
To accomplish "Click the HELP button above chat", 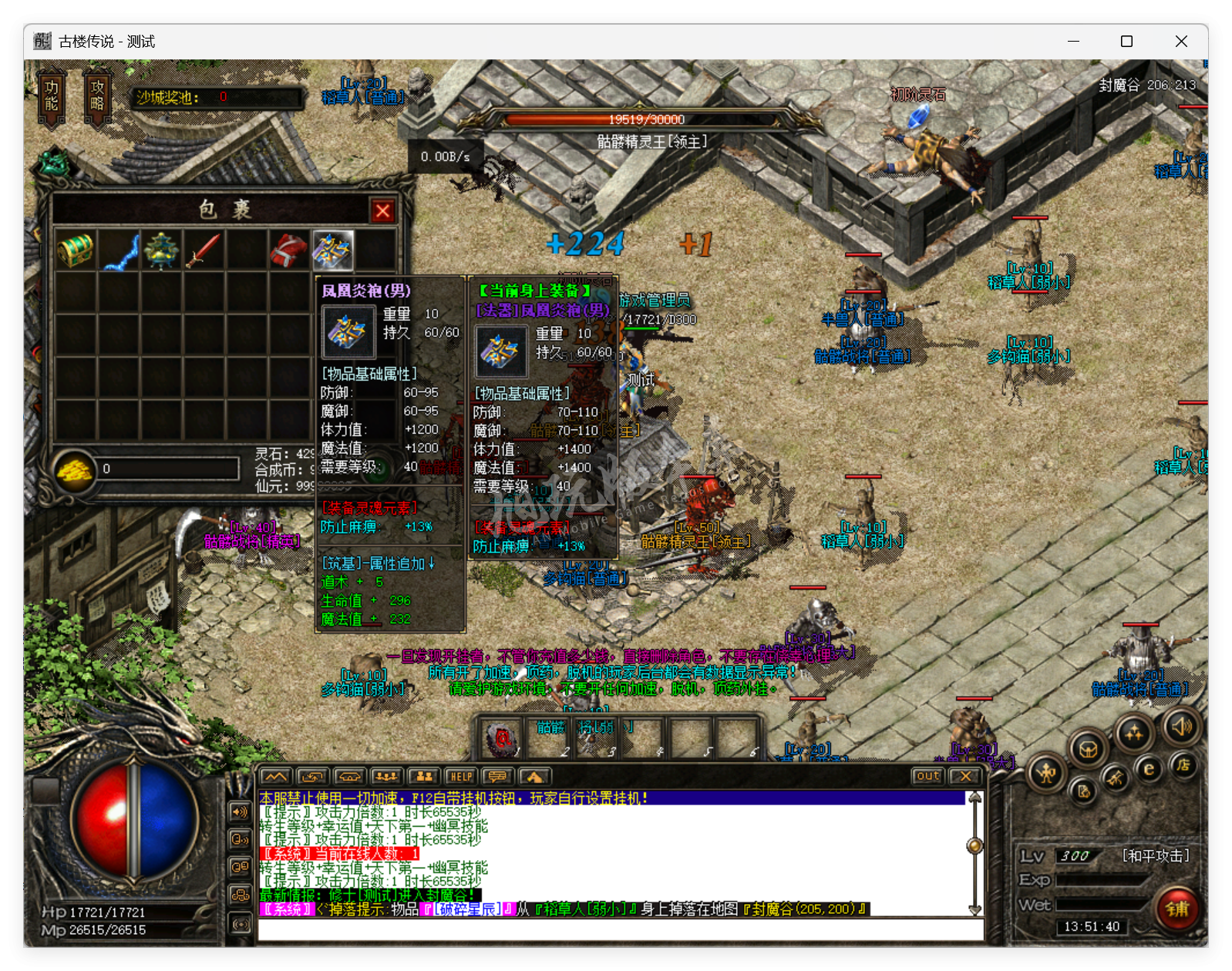I will (x=461, y=777).
